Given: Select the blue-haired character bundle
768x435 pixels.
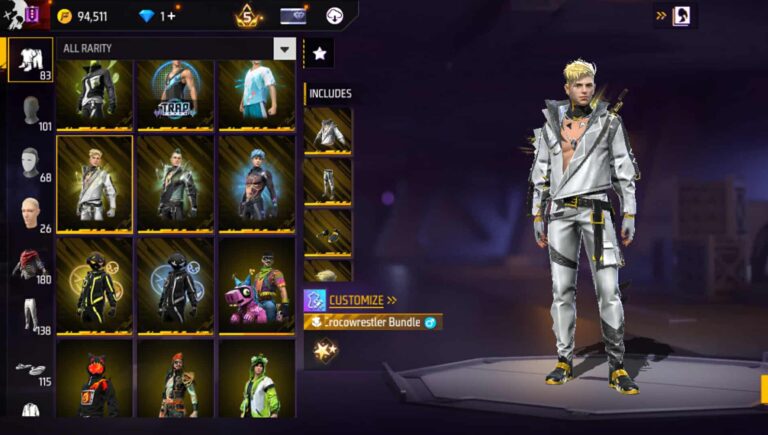Looking at the screenshot, I should (256, 183).
